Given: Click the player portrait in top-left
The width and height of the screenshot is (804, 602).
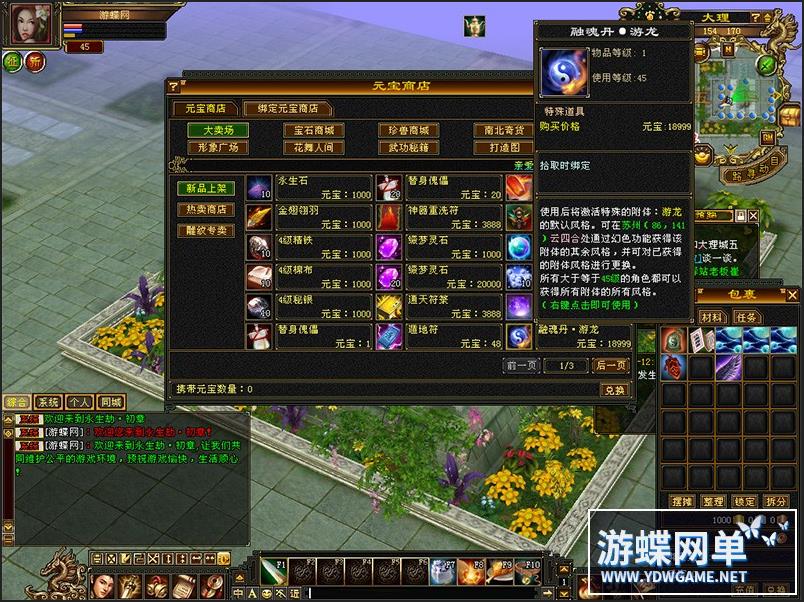Looking at the screenshot, I should 30,24.
